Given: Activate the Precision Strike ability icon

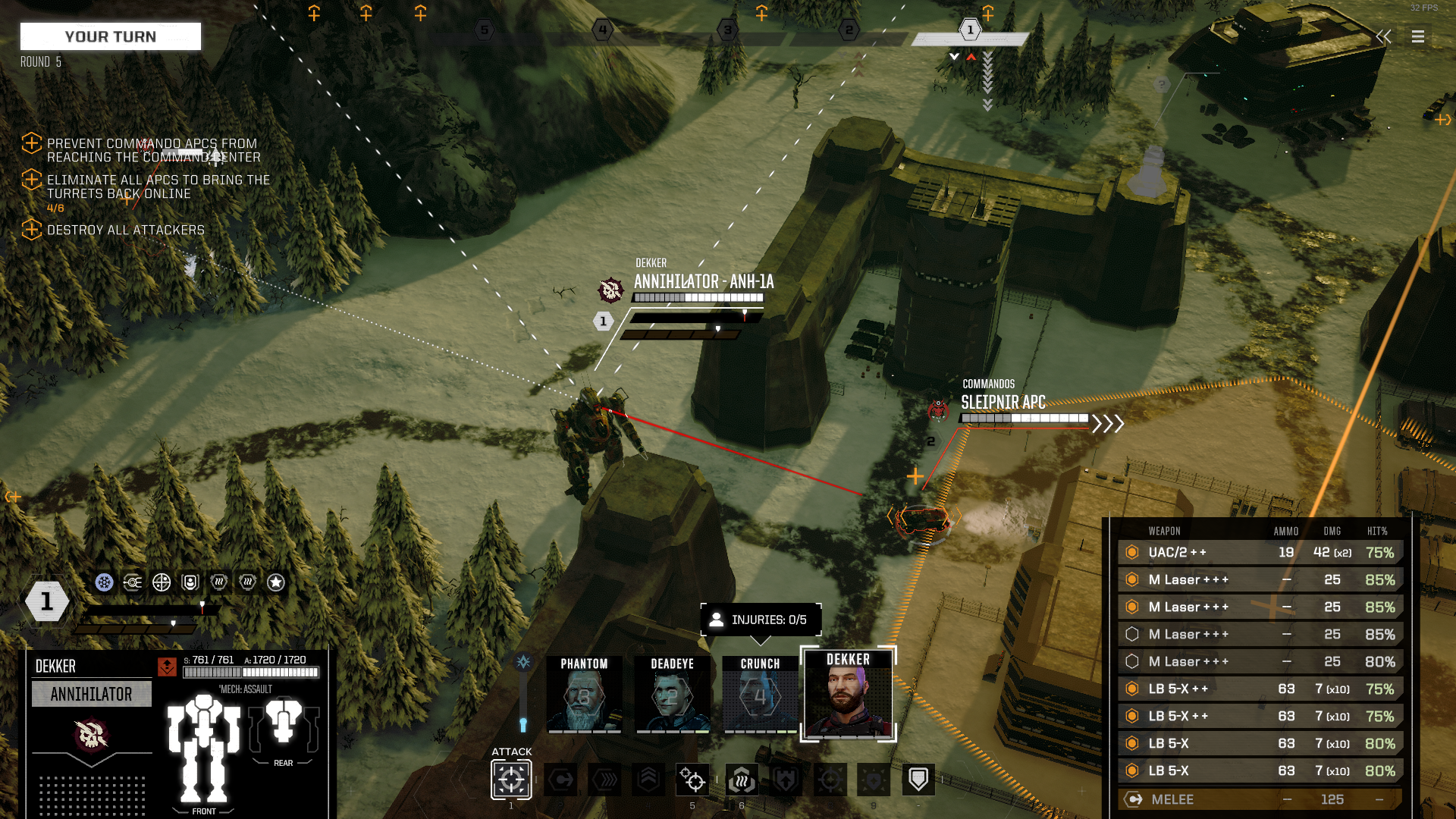Looking at the screenshot, I should pyautogui.click(x=692, y=780).
